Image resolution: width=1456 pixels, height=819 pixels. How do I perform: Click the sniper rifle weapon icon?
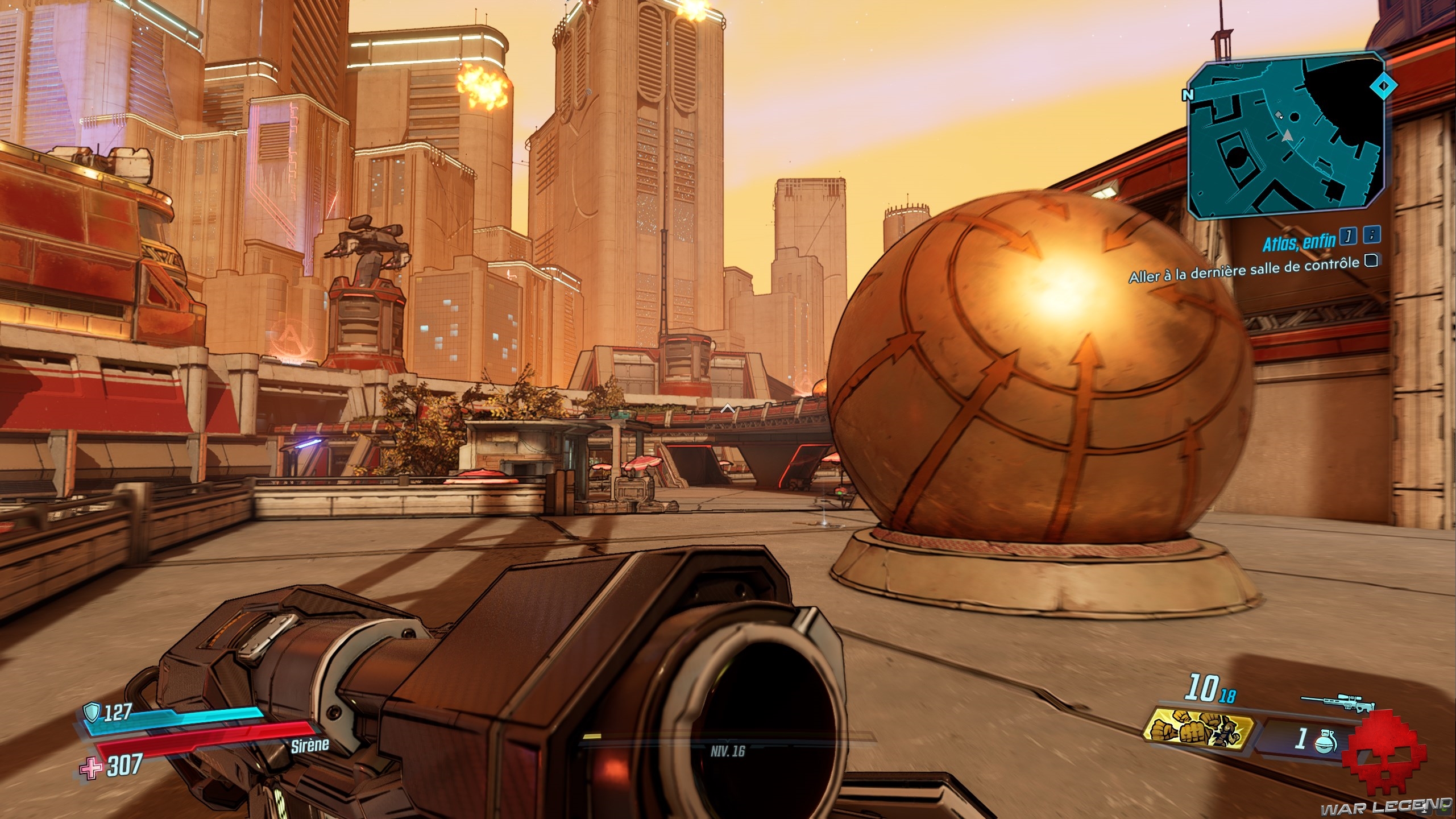tap(1336, 701)
